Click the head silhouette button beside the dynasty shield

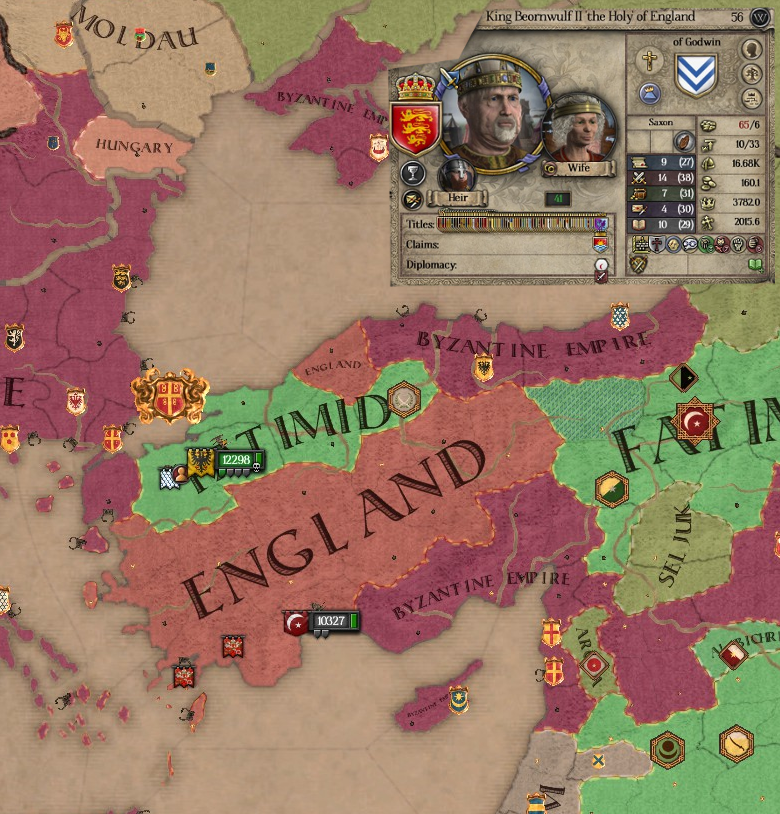pos(750,49)
